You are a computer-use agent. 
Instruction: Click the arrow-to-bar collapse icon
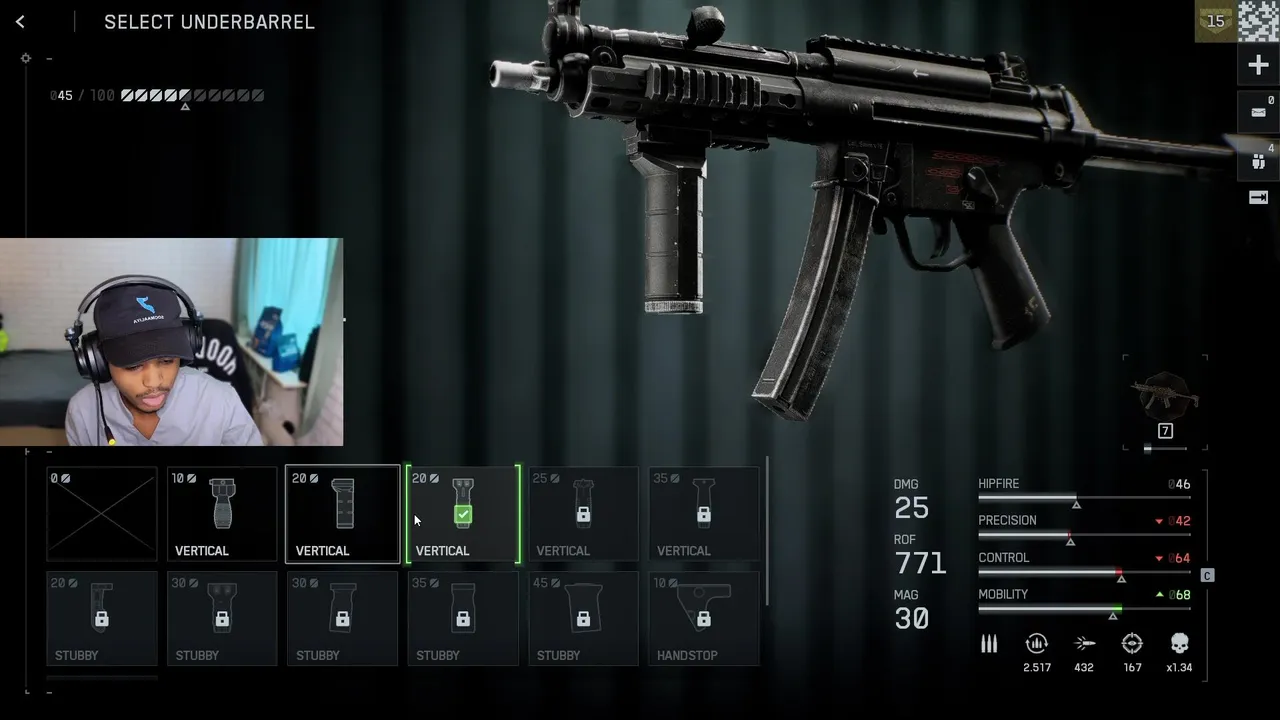pos(1258,198)
